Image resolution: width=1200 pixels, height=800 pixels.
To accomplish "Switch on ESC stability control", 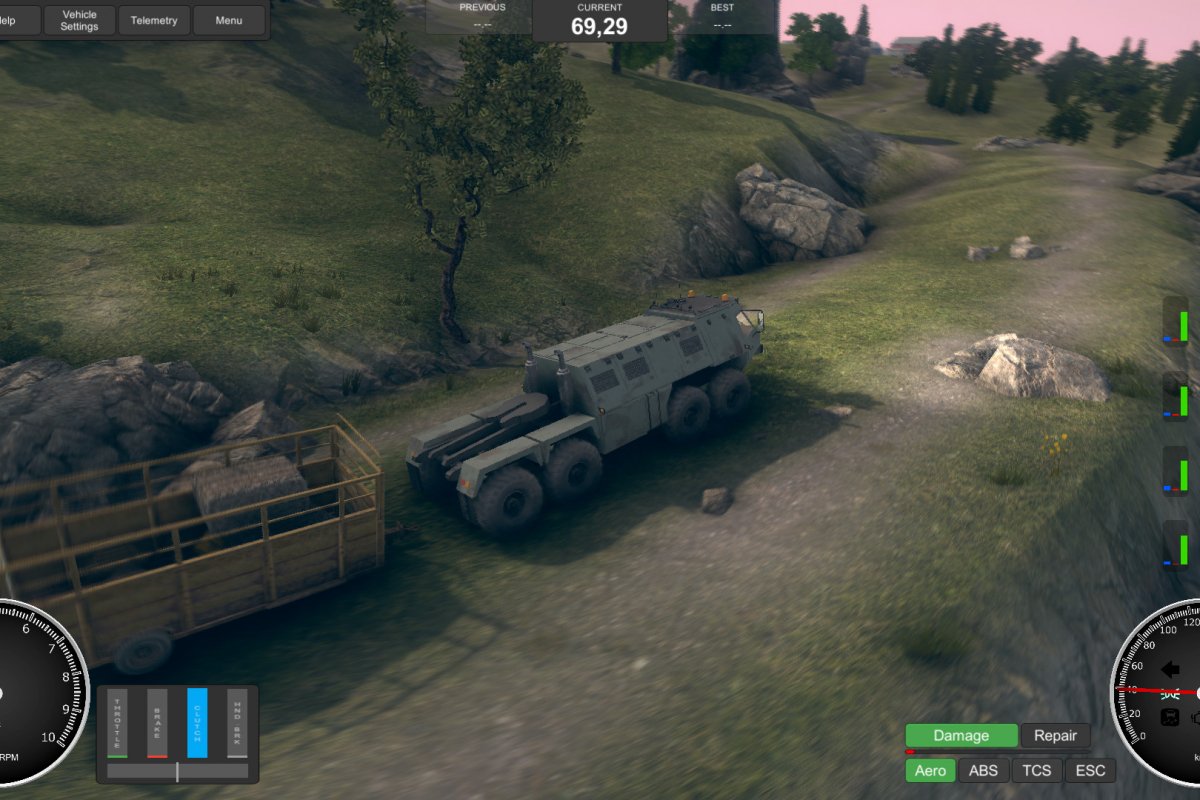I will pos(1090,770).
